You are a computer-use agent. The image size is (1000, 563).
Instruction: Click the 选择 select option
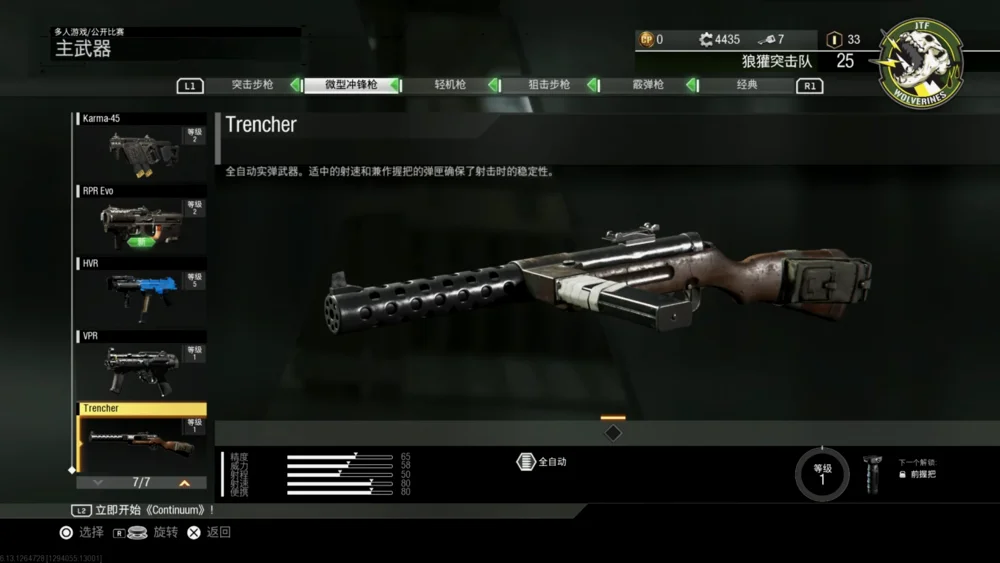(x=82, y=533)
